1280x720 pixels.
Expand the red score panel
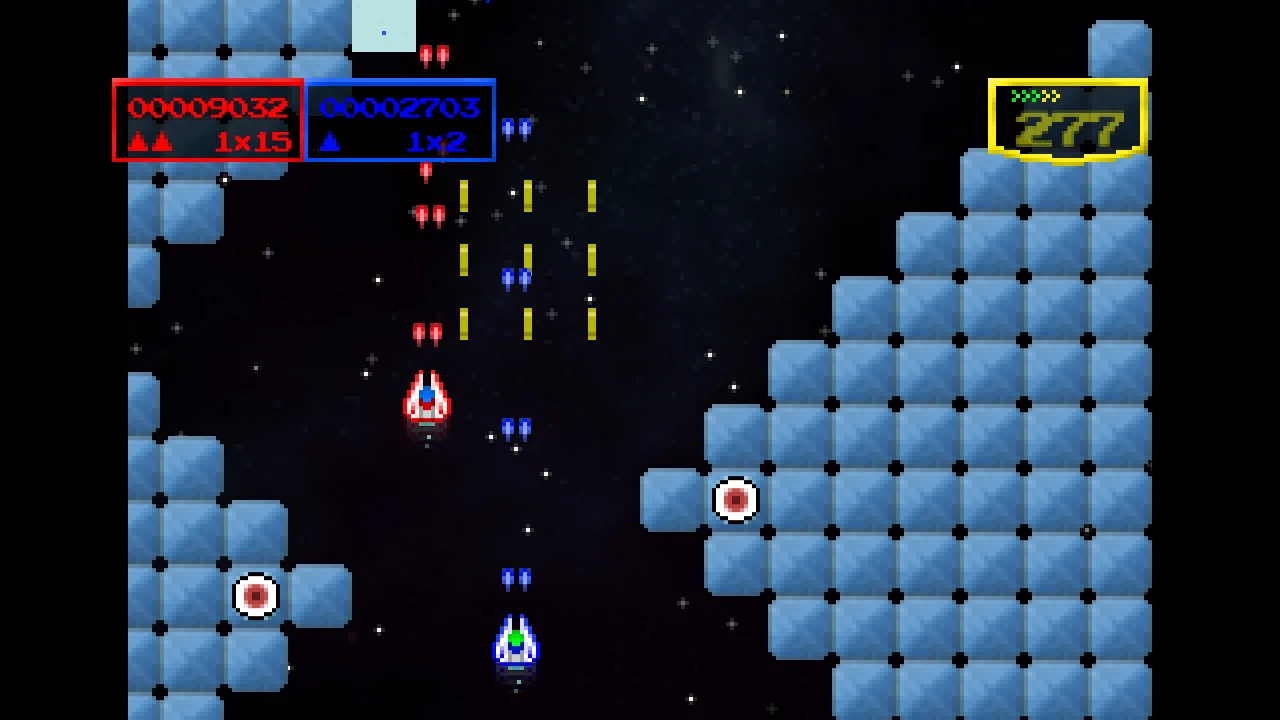coord(206,119)
